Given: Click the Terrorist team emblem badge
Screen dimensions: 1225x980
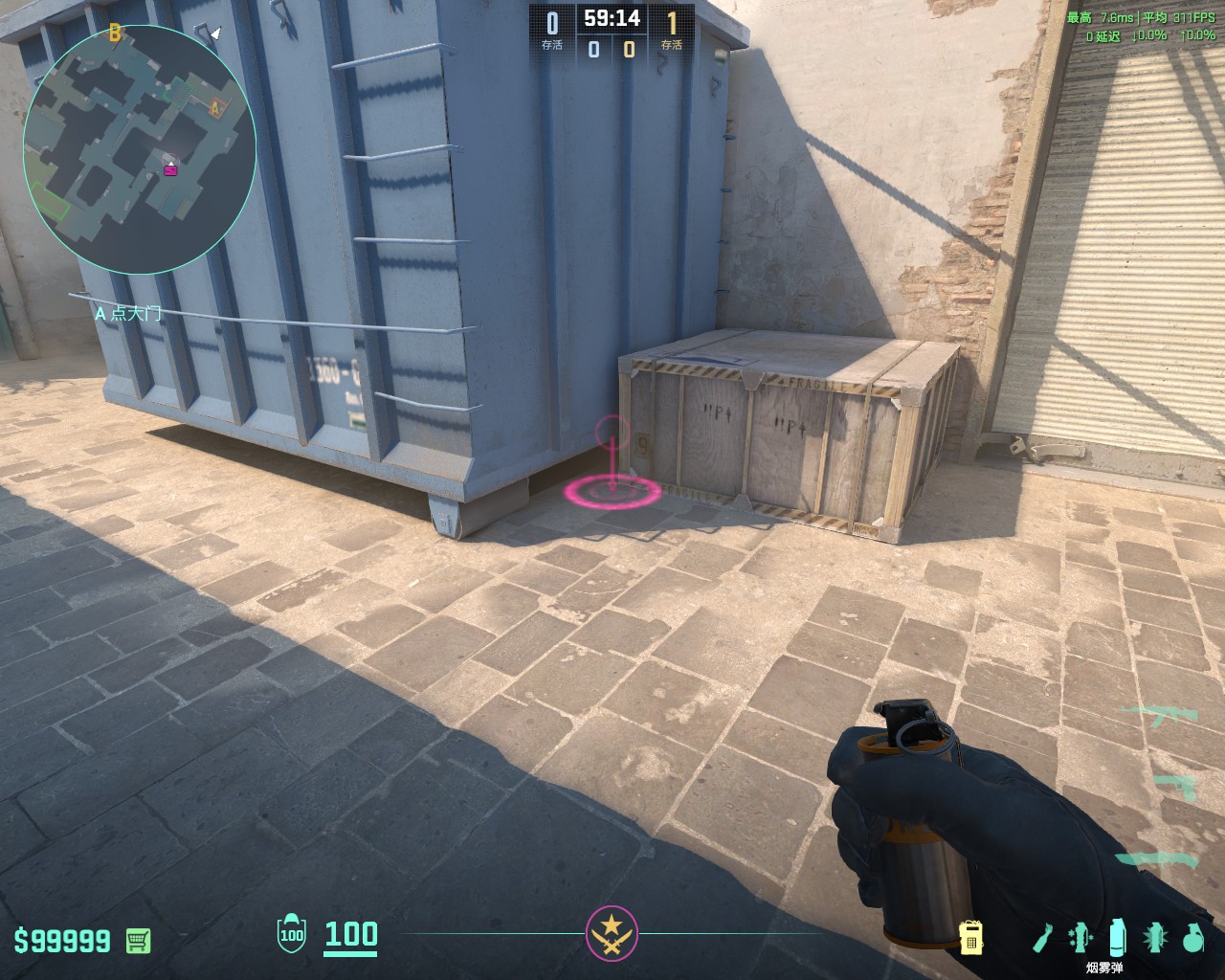Looking at the screenshot, I should click(612, 932).
